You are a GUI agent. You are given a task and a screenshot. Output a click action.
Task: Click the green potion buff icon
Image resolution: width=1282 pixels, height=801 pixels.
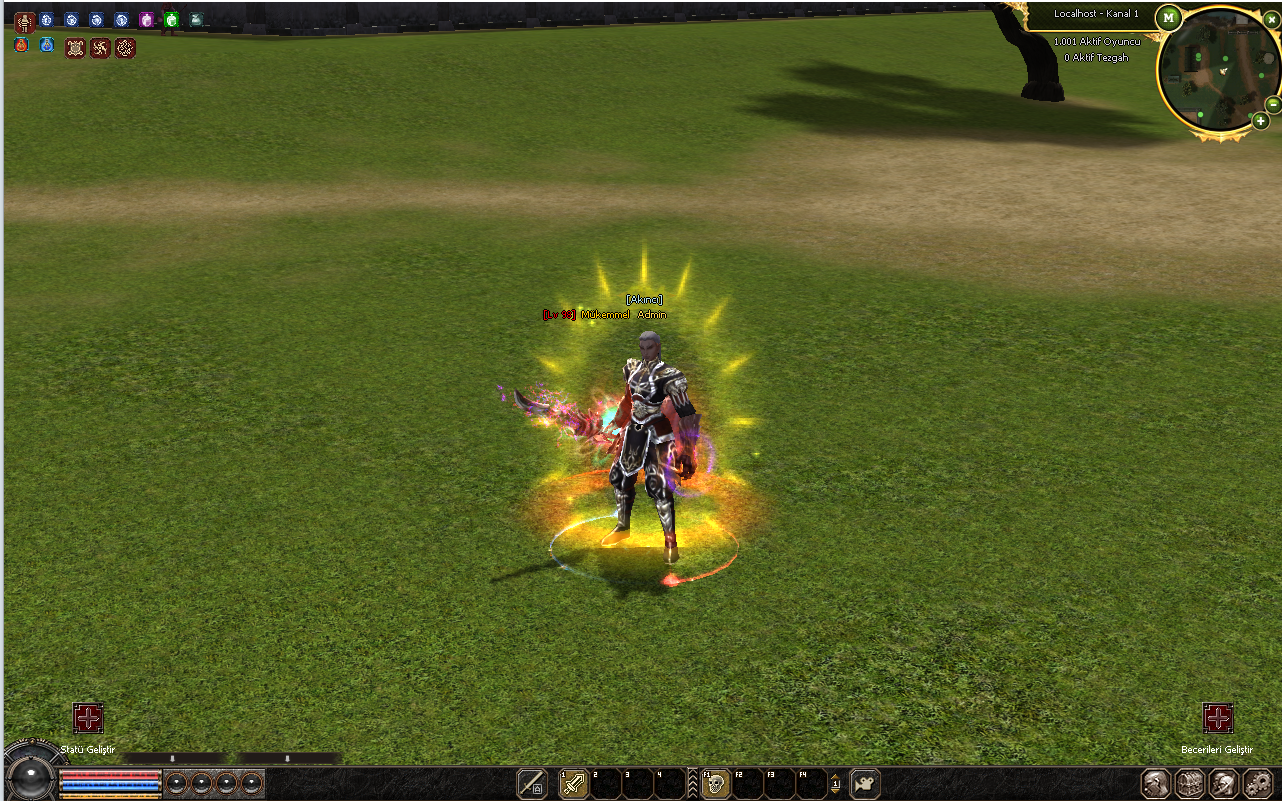171,19
